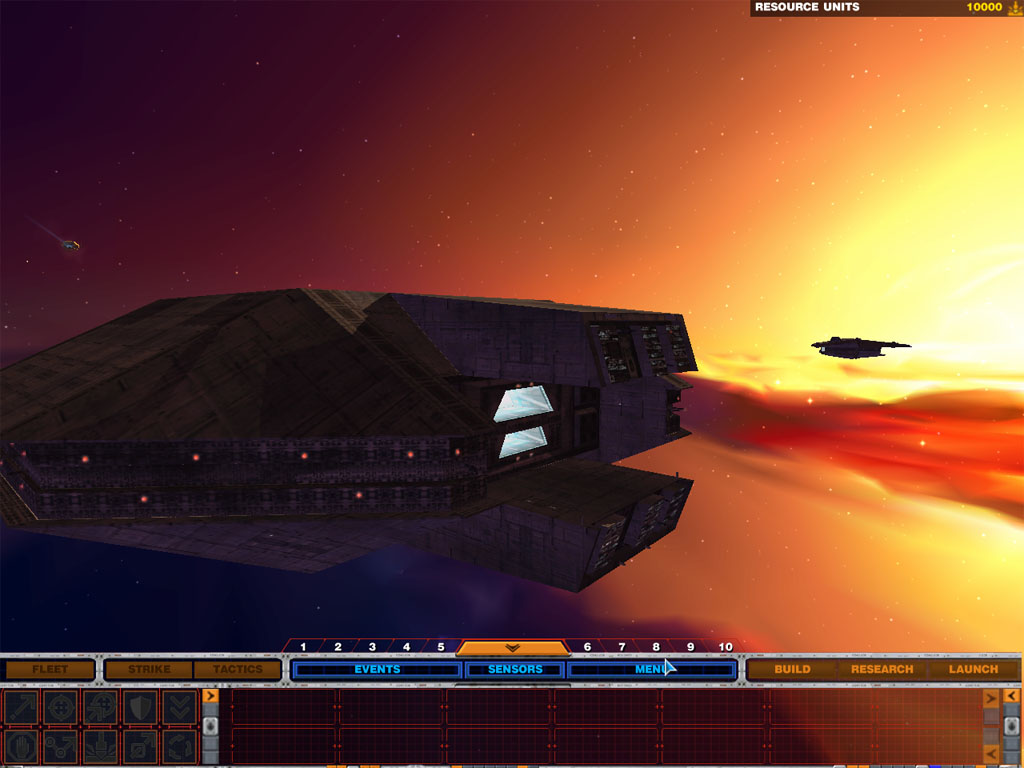This screenshot has width=1024, height=768.
Task: Activate the crosshair attack command
Action: click(x=60, y=707)
